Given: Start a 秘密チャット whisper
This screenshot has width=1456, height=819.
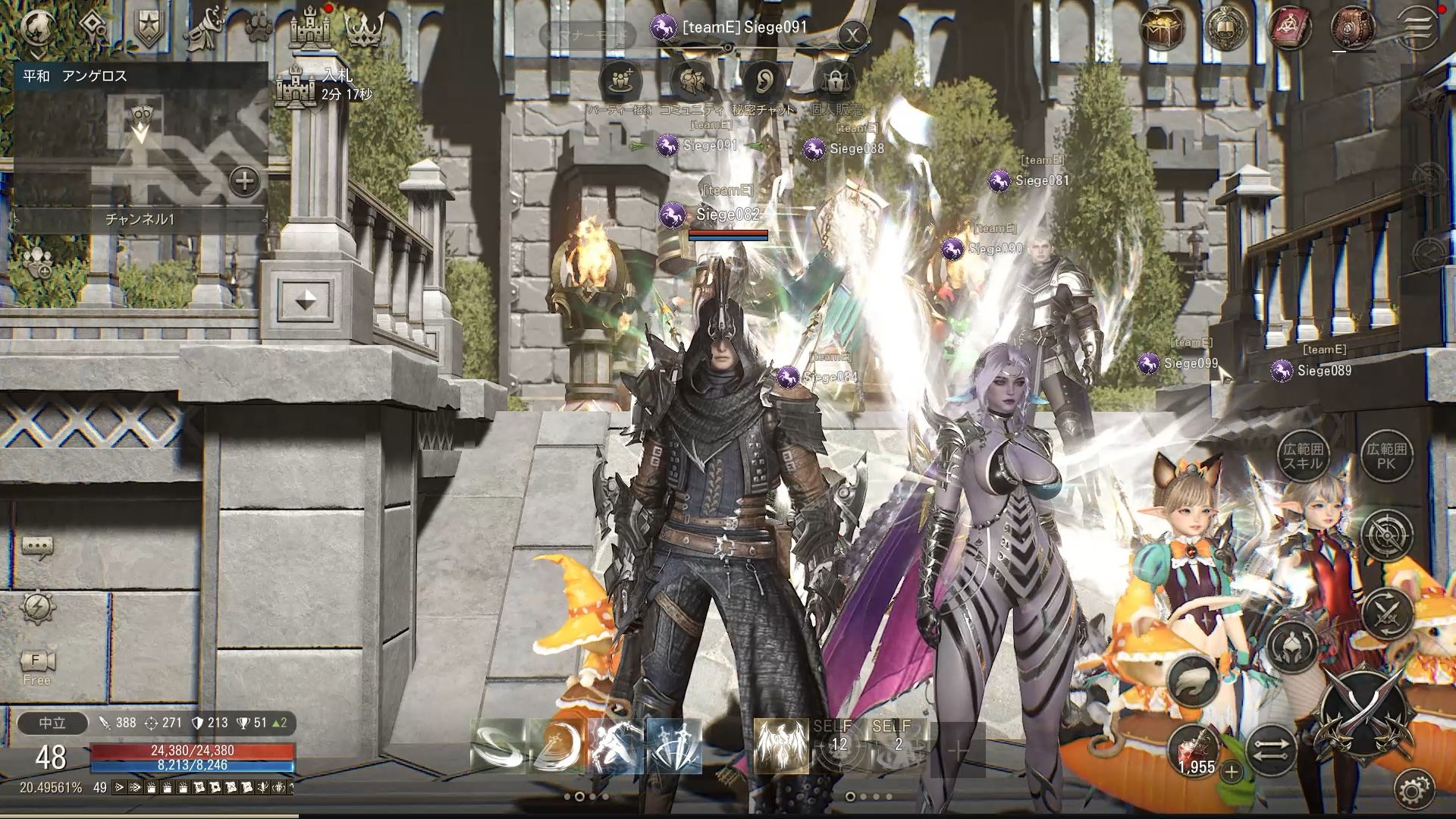Looking at the screenshot, I should (764, 80).
